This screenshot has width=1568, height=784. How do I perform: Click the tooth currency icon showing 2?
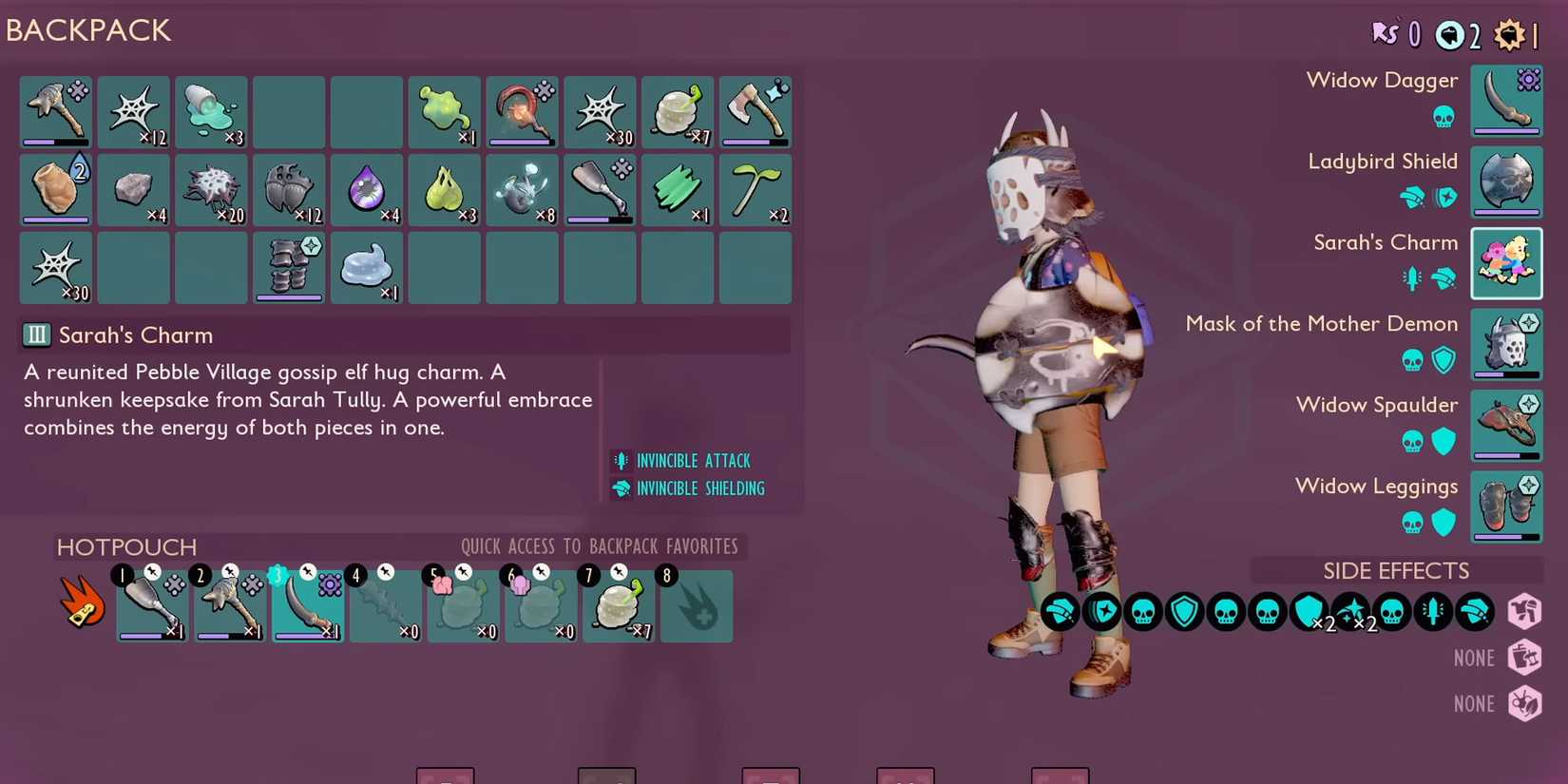point(1448,34)
